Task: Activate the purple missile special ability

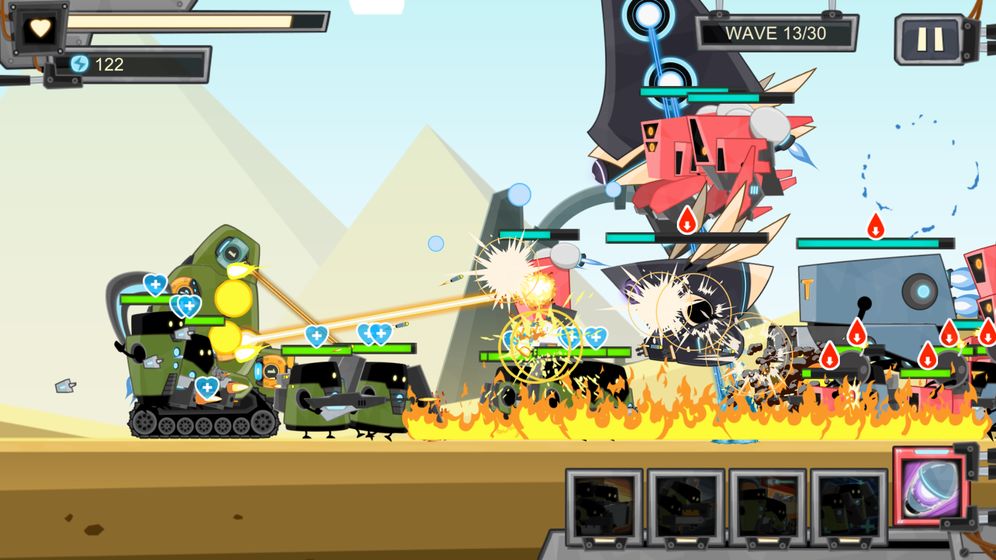Action: pos(930,486)
